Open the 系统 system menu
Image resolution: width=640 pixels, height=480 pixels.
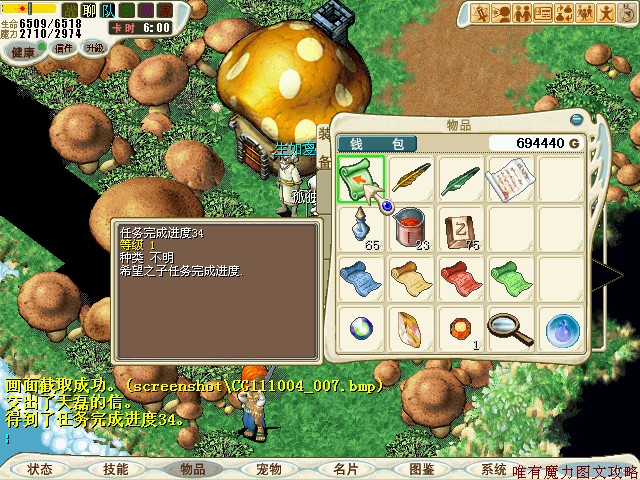tap(493, 468)
